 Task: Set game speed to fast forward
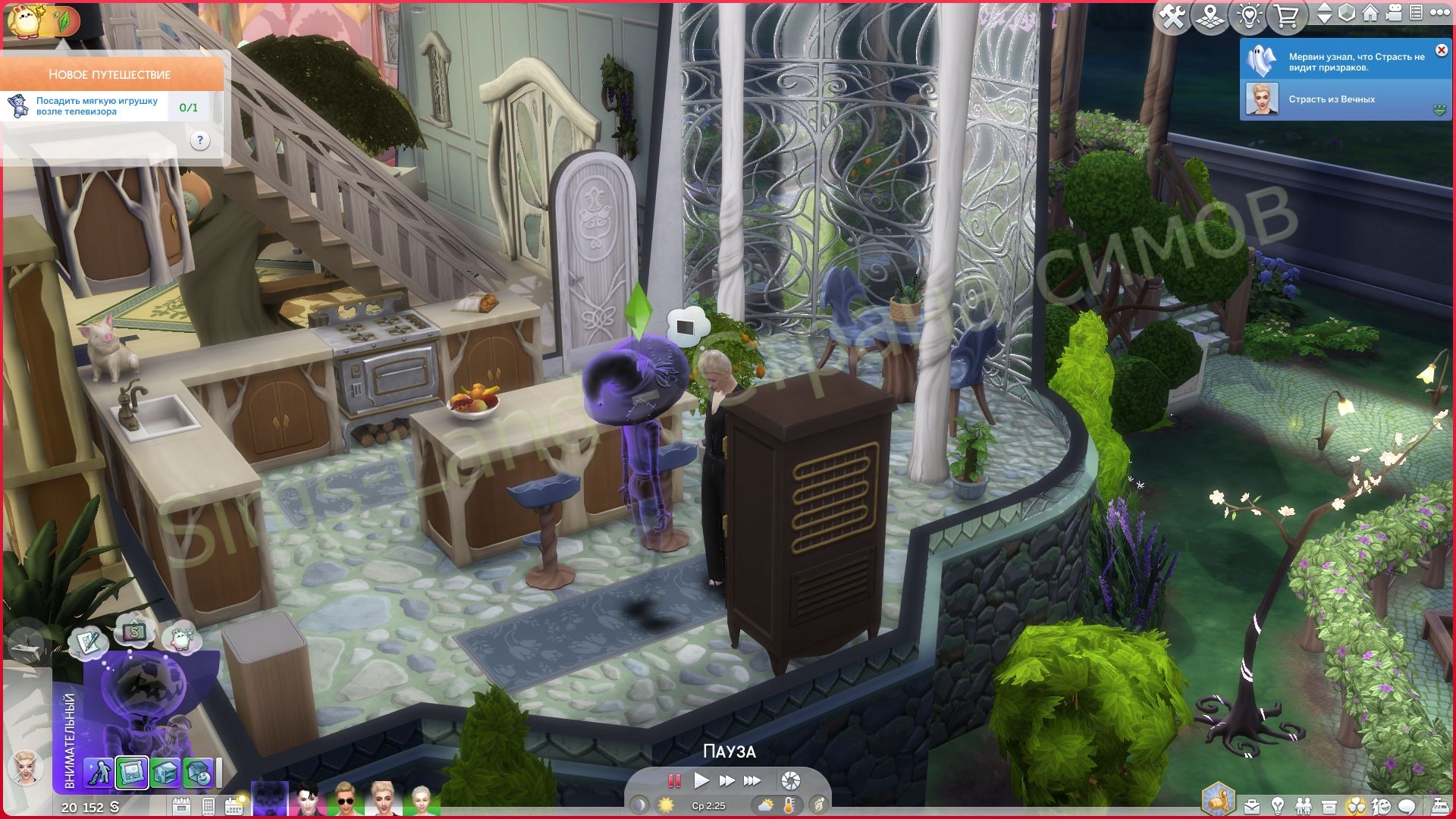pyautogui.click(x=726, y=780)
